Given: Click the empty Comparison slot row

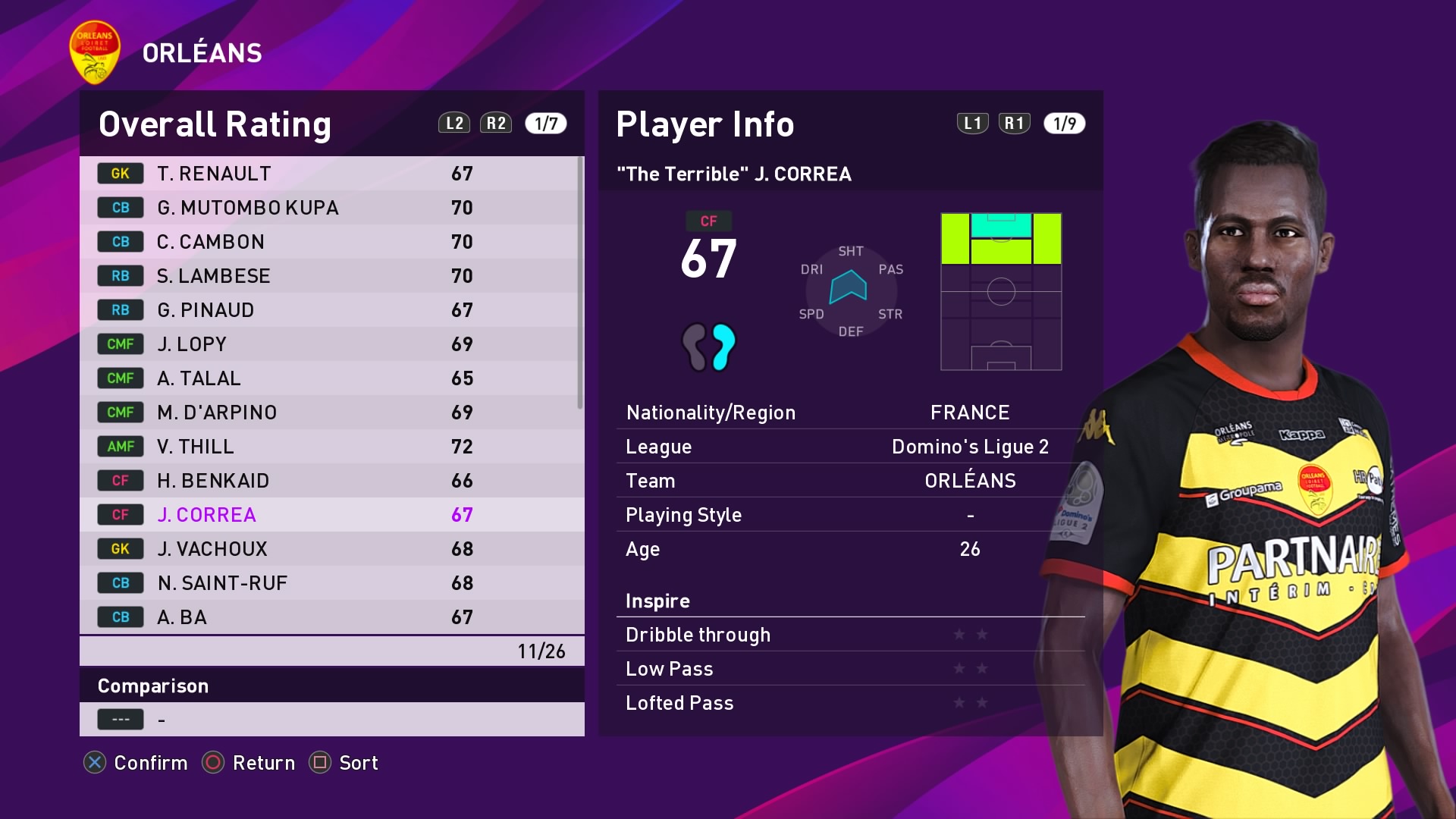Looking at the screenshot, I should coord(331,719).
